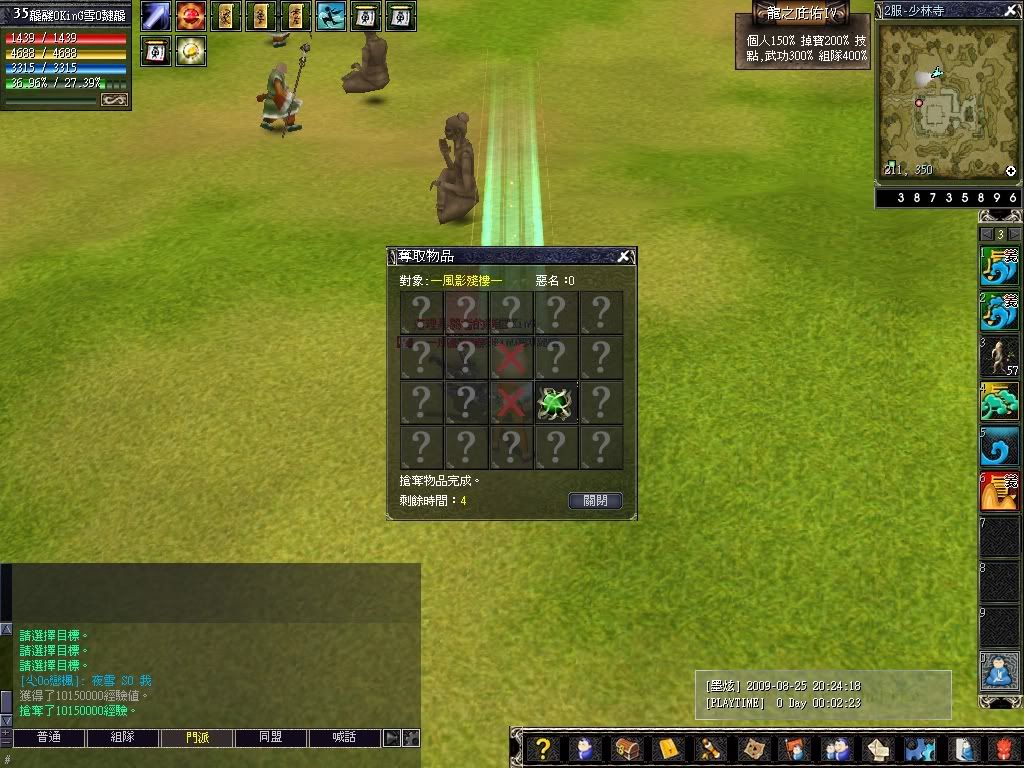Click the red orb buff icon

pos(191,16)
